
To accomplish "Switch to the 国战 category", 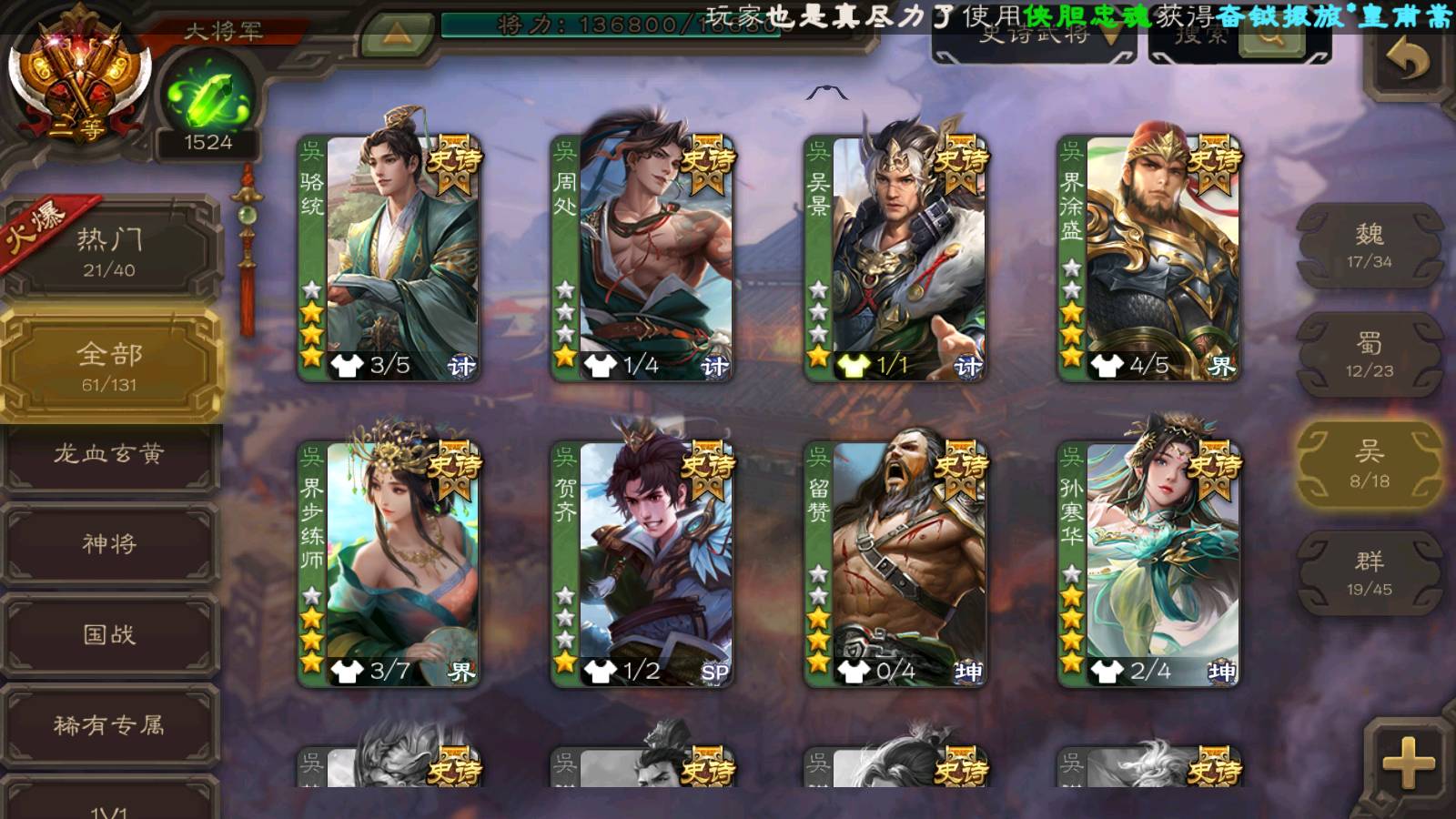I will pos(109,634).
